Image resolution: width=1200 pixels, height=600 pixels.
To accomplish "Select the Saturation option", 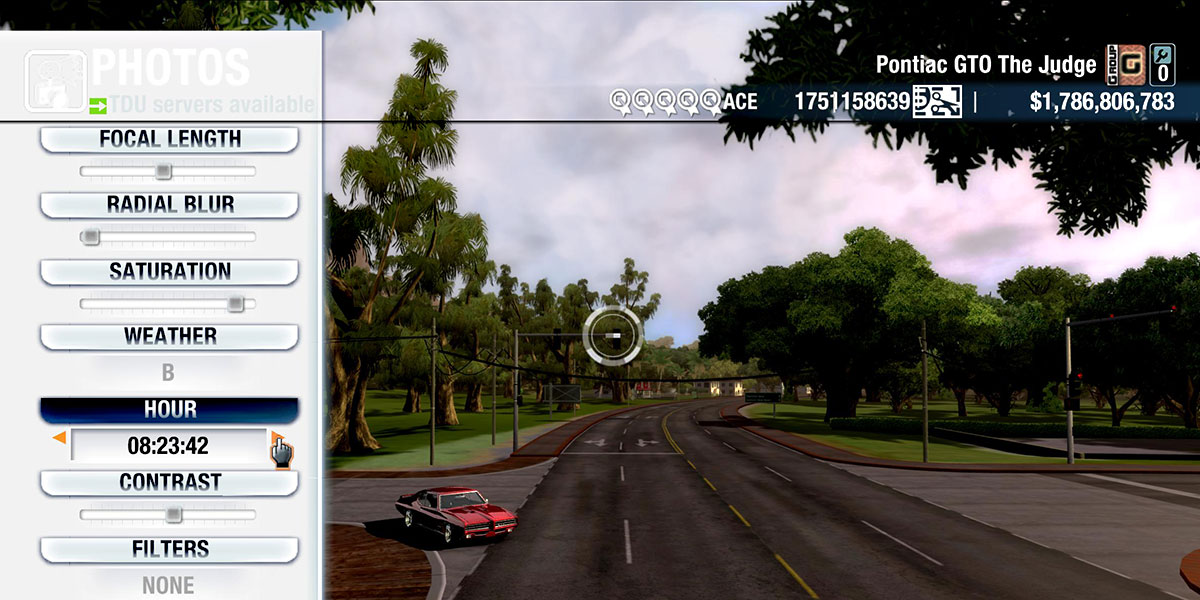I will click(169, 271).
